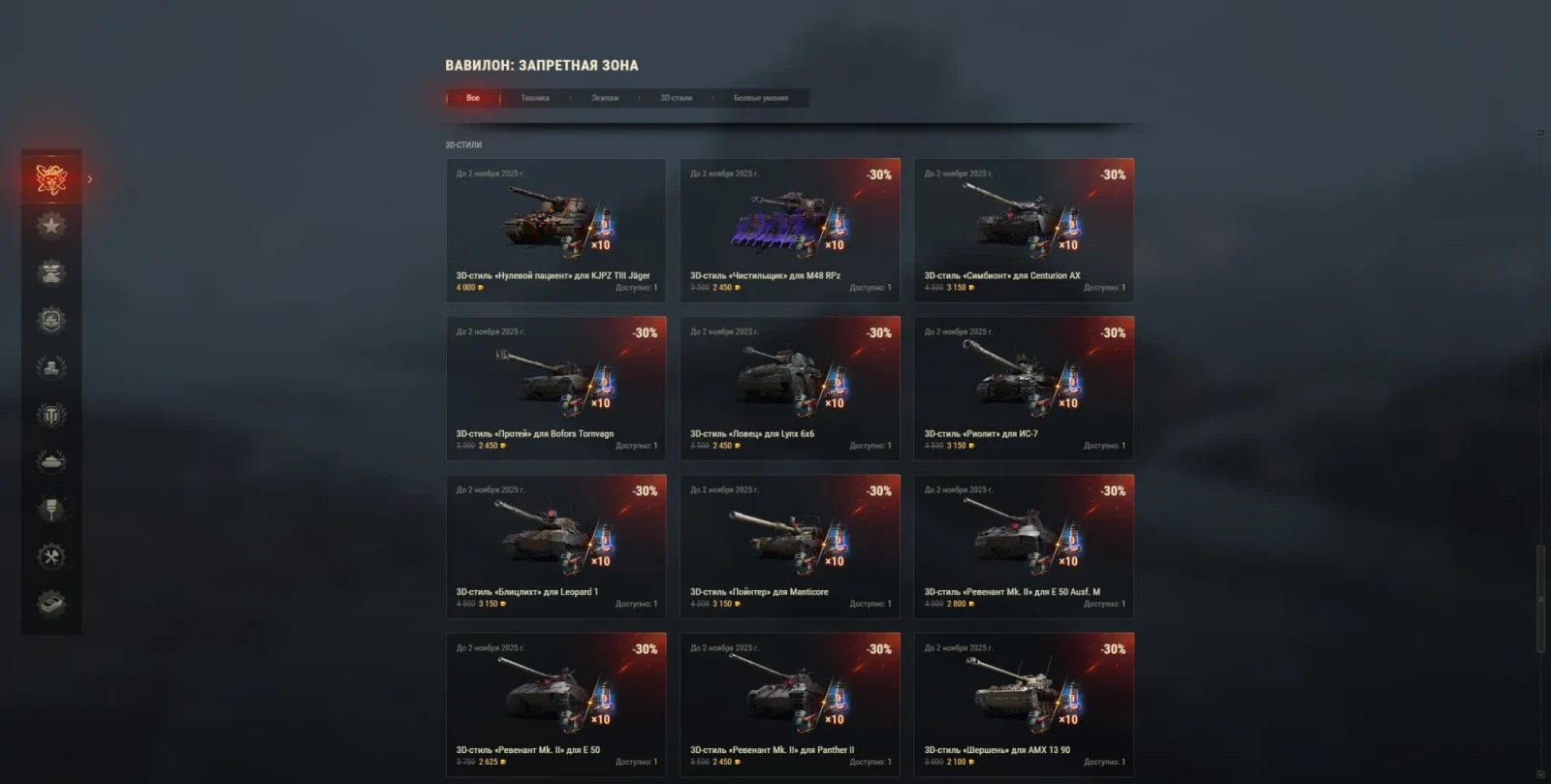
Task: Select the «Экипаж» tab
Action: click(605, 98)
